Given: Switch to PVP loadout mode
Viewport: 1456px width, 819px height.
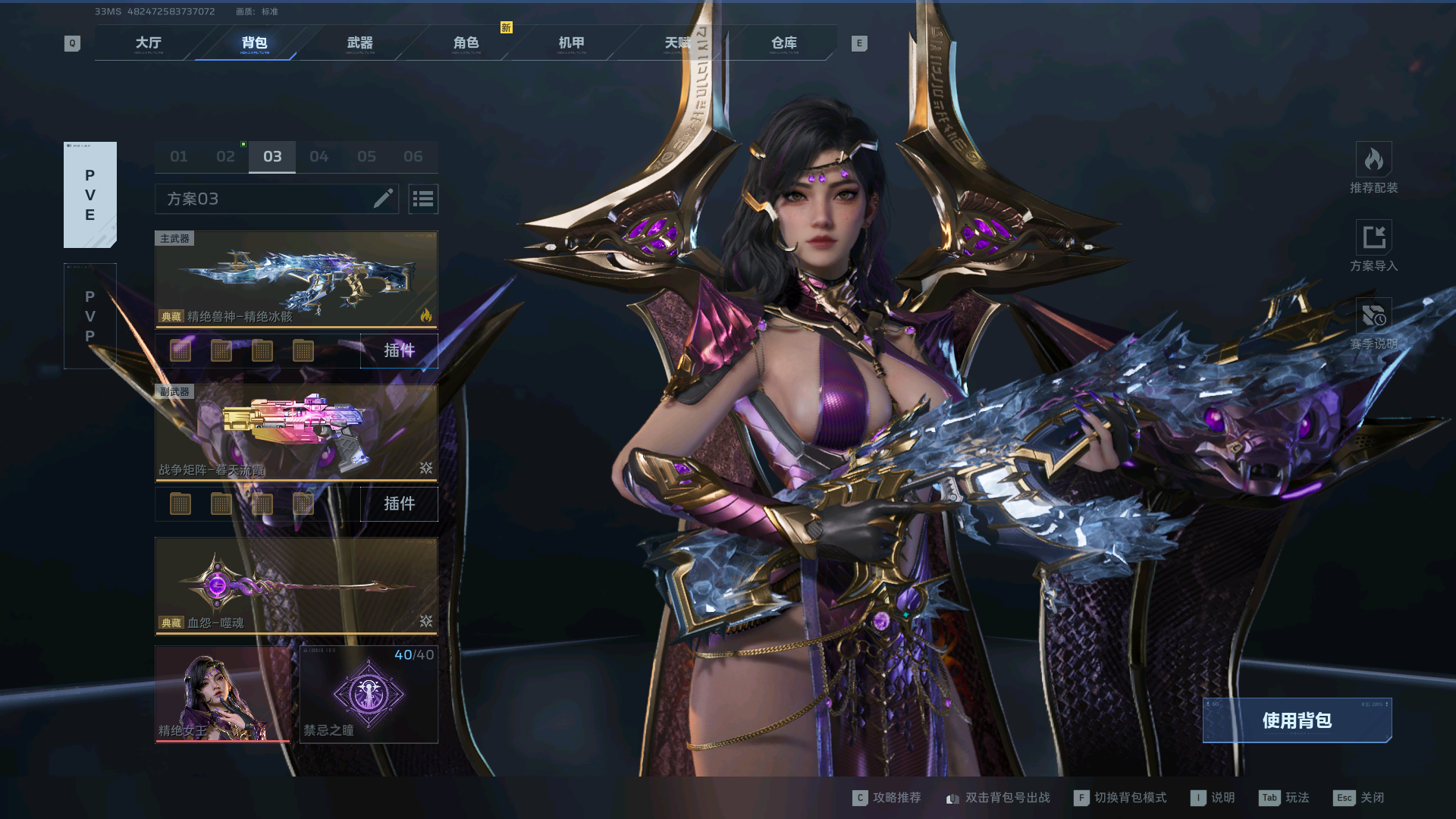Looking at the screenshot, I should click(90, 316).
